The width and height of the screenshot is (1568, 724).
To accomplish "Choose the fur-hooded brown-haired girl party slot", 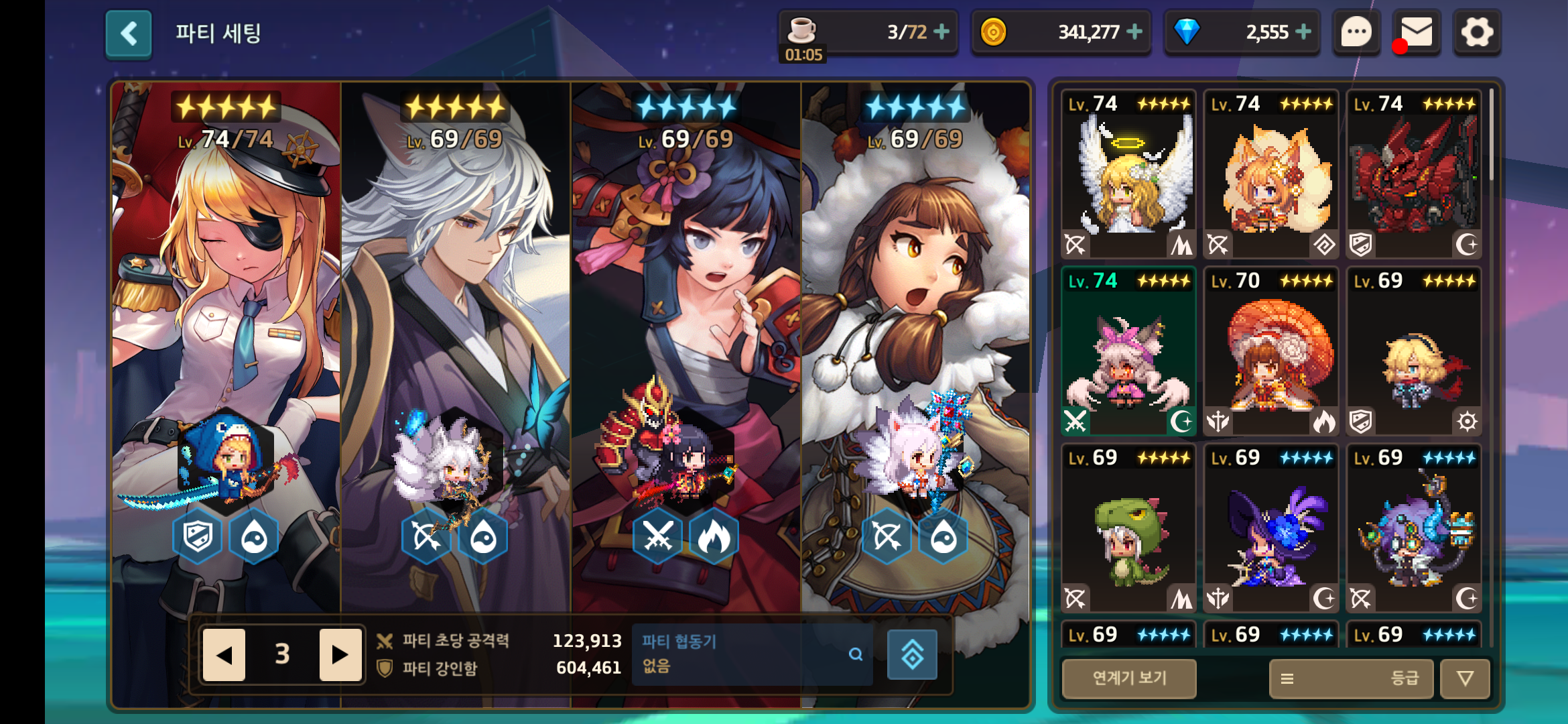I will tap(915, 335).
